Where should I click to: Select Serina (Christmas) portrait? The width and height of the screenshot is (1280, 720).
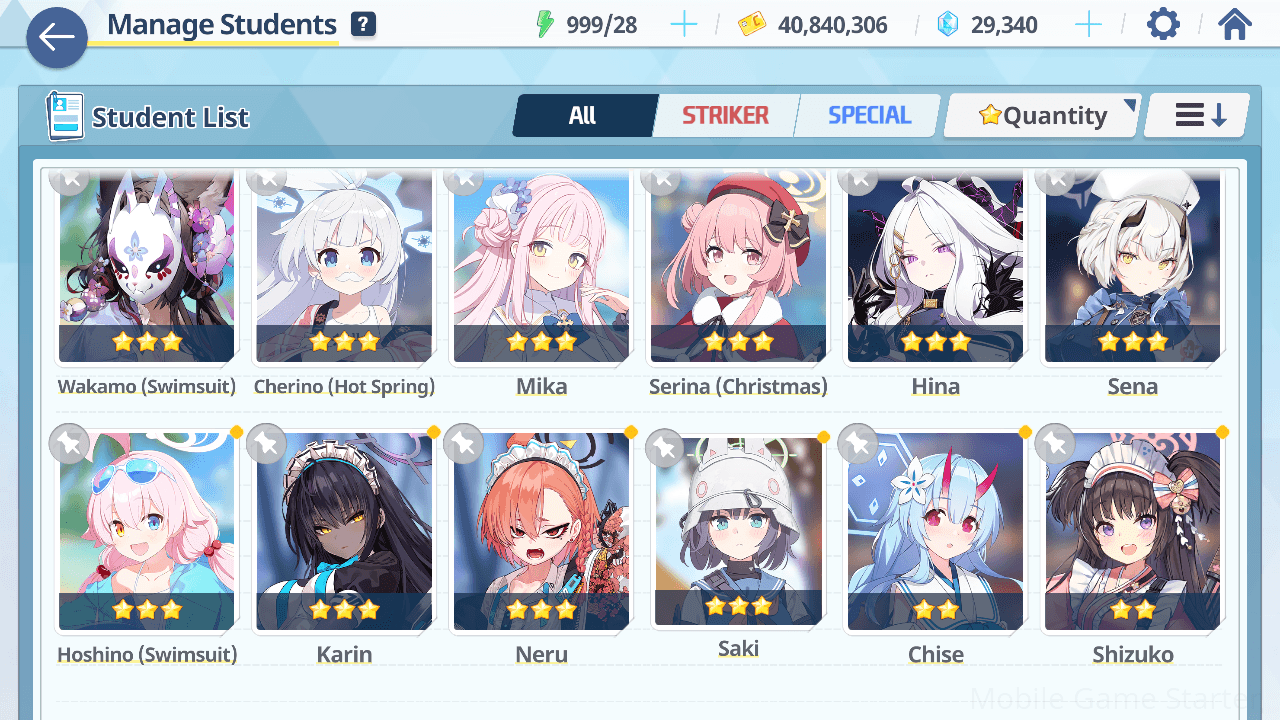[738, 268]
